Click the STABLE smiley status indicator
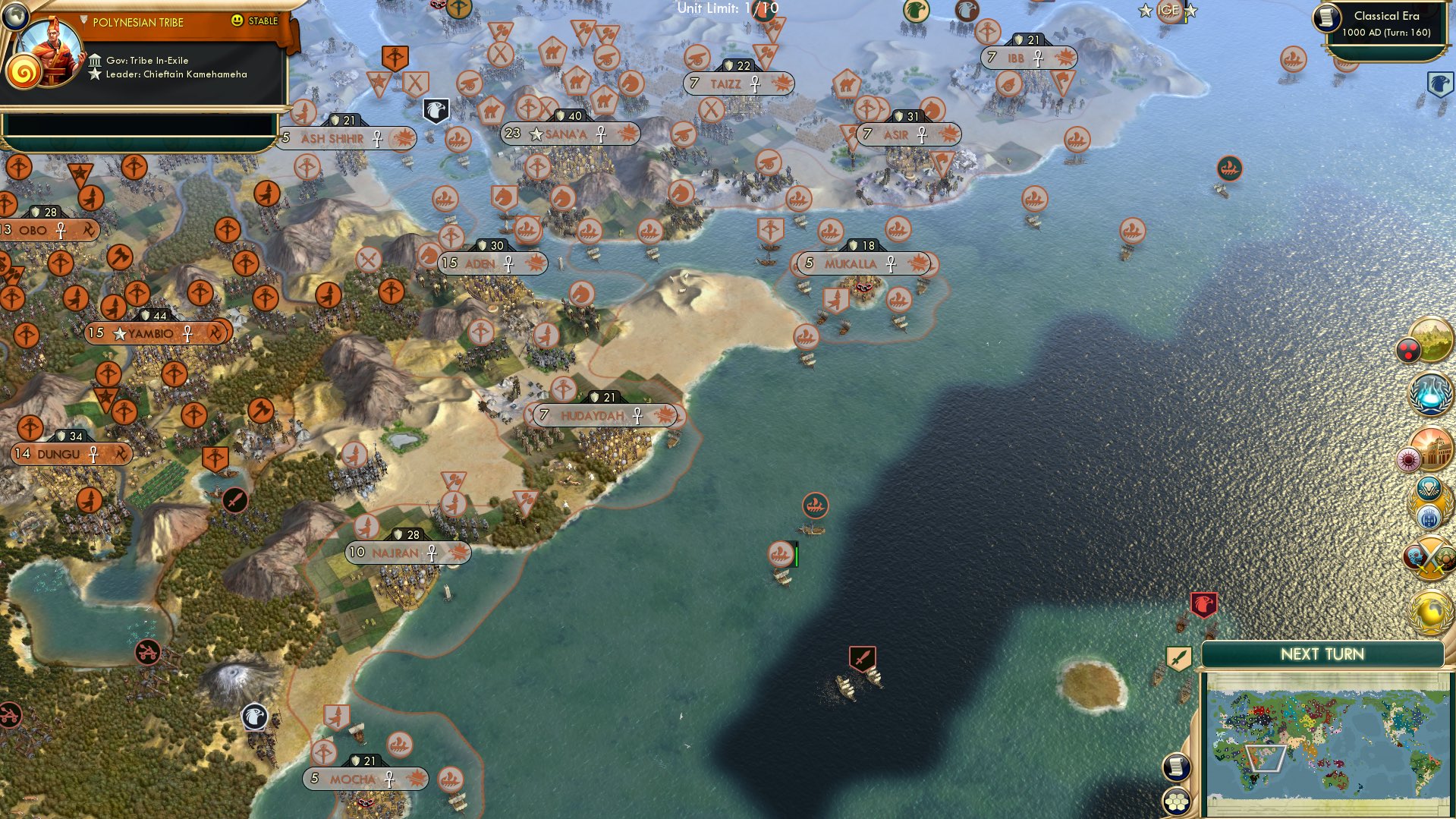Viewport: 1456px width, 819px height. [x=237, y=22]
